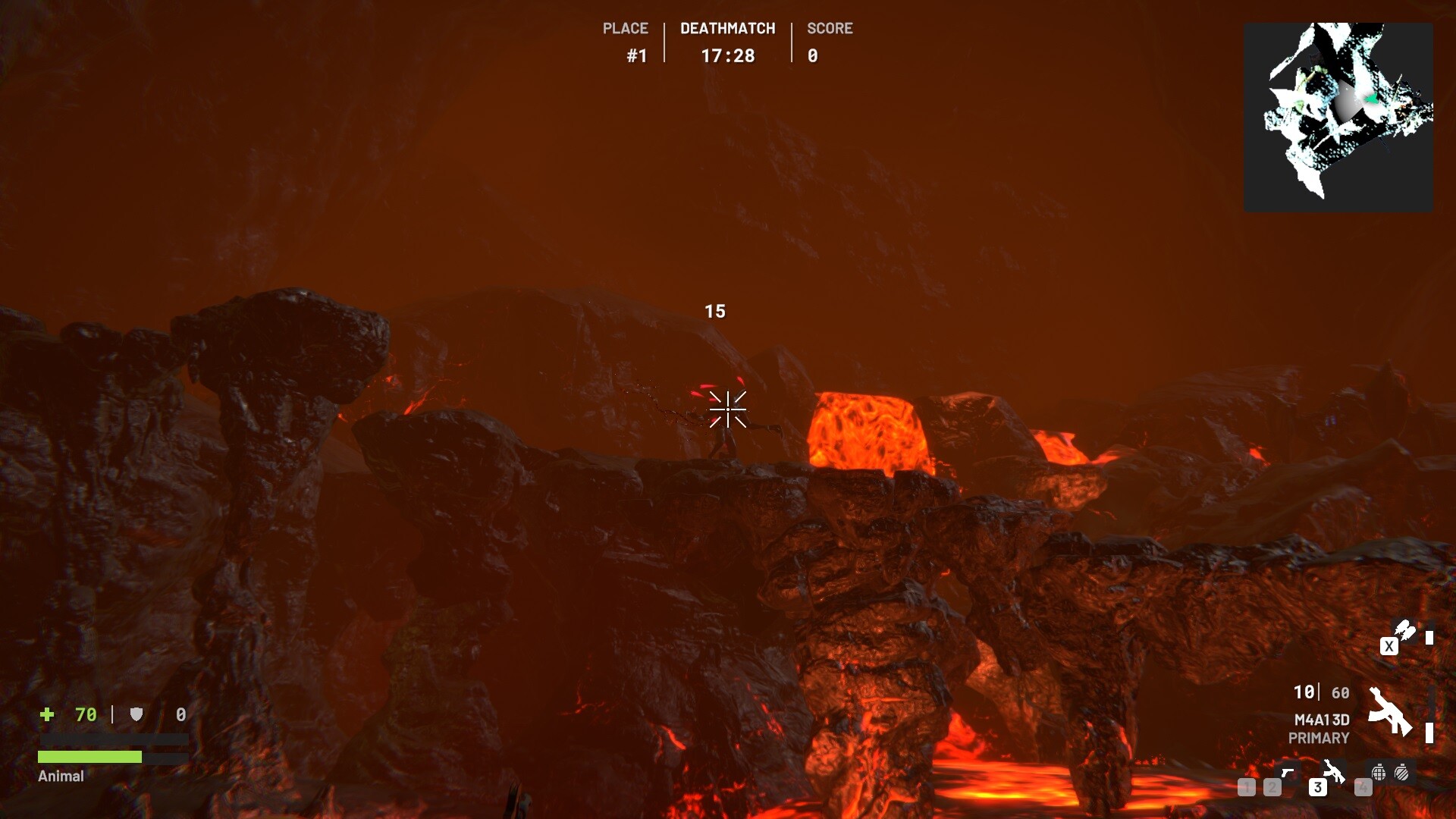Expand the PRIMARY weapon label
Image resolution: width=1456 pixels, height=819 pixels.
1319,736
